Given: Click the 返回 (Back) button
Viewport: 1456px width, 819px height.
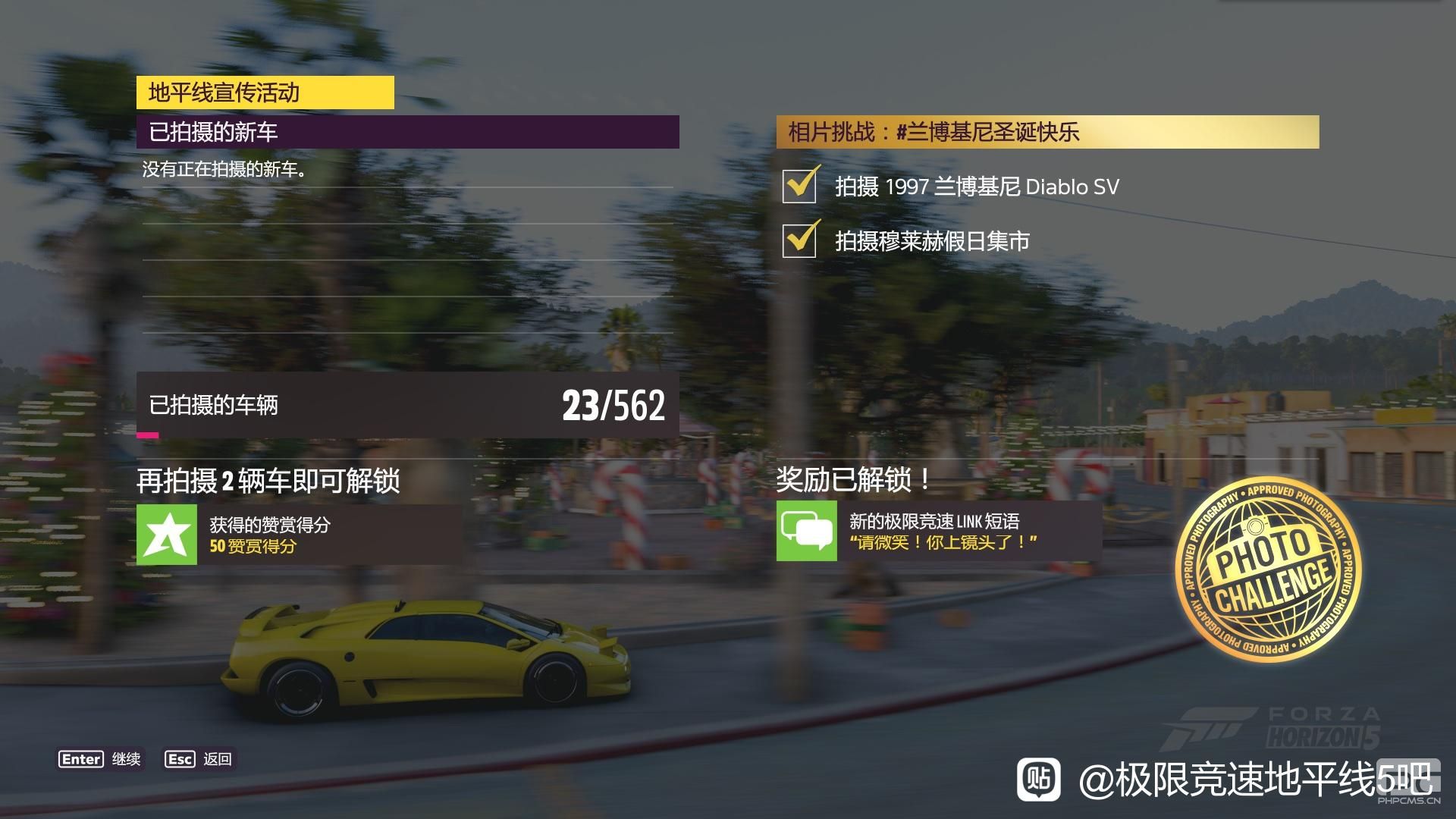Looking at the screenshot, I should 199,759.
